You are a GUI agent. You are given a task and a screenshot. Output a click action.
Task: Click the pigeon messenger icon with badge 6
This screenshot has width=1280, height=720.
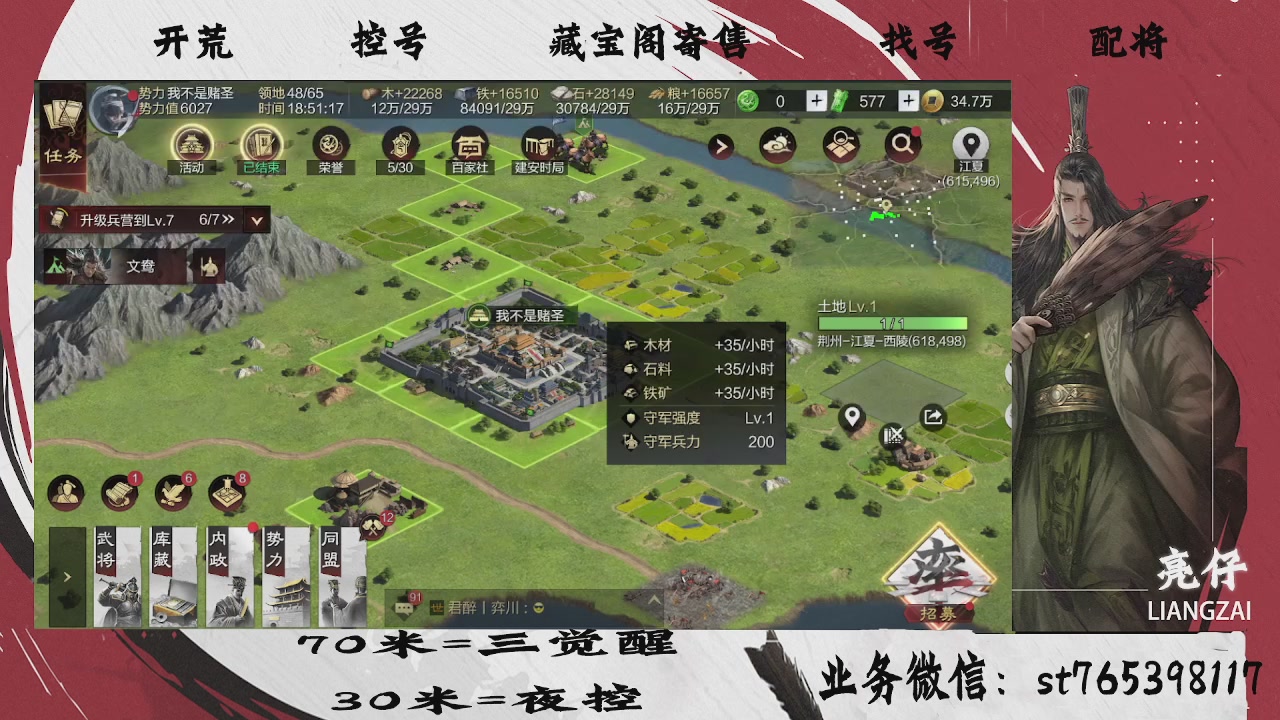[x=174, y=493]
